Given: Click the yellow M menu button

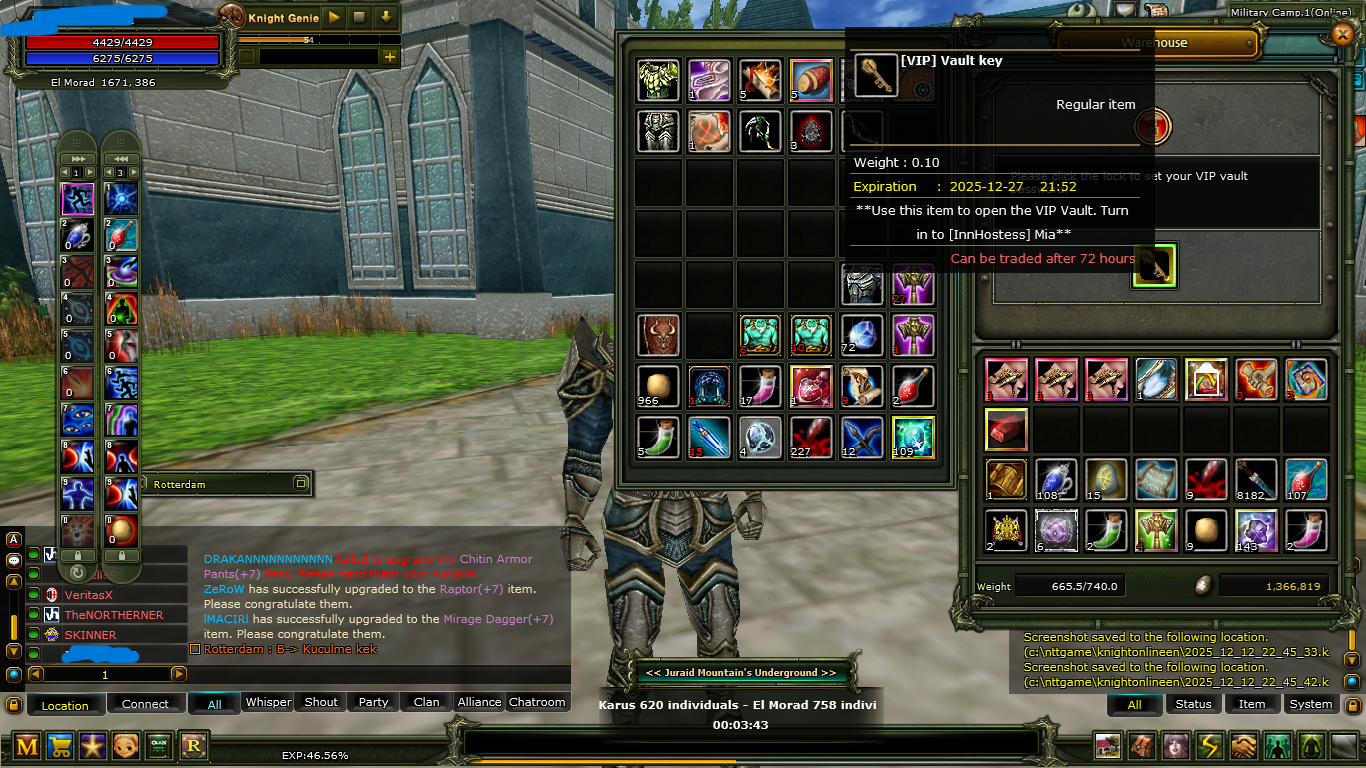Looking at the screenshot, I should point(27,745).
